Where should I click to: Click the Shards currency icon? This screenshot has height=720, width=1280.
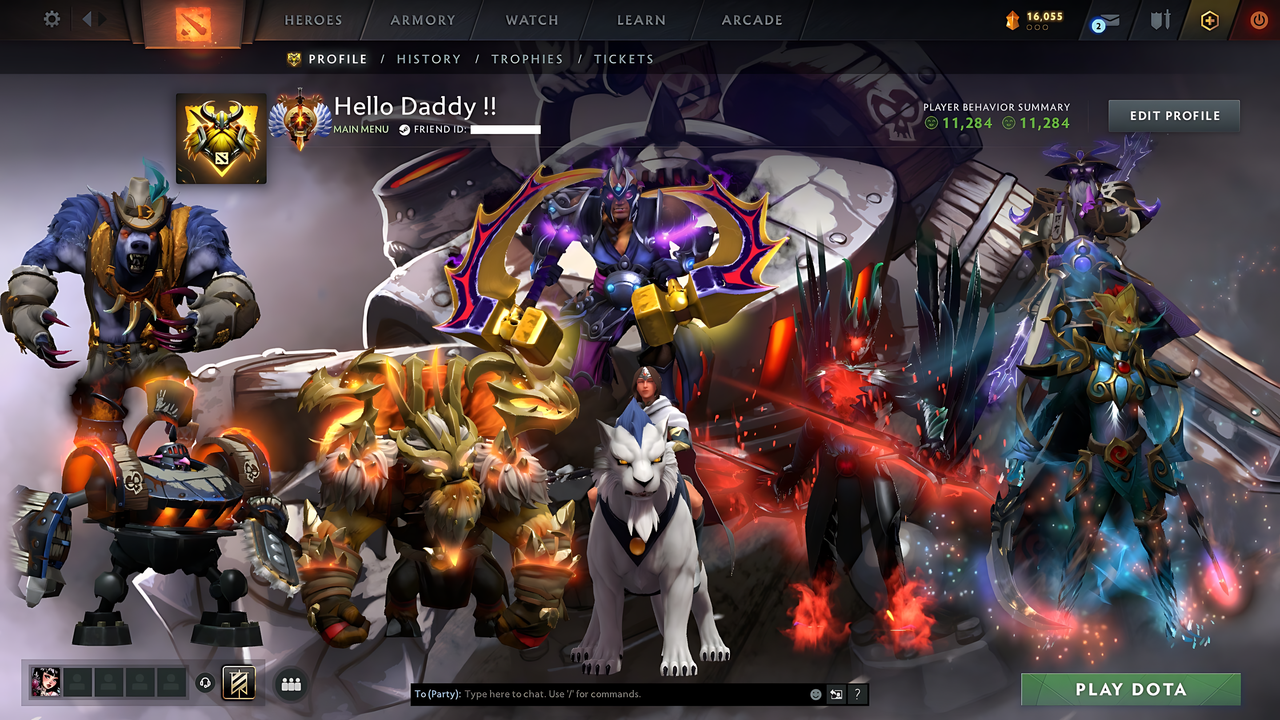click(1013, 17)
